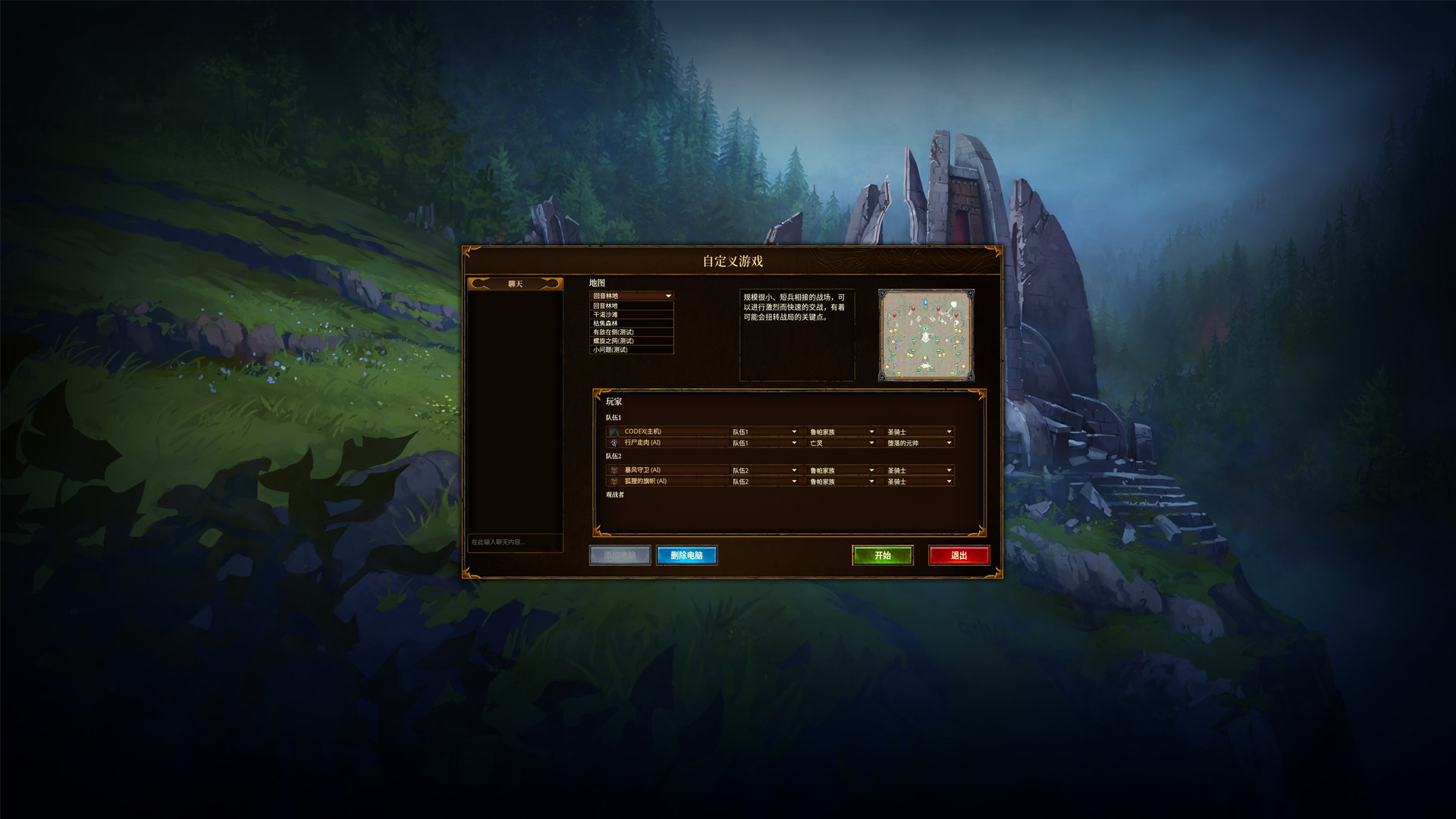This screenshot has width=1456, height=819.
Task: Click the 删除电脑 remove computer button
Action: coord(686,555)
